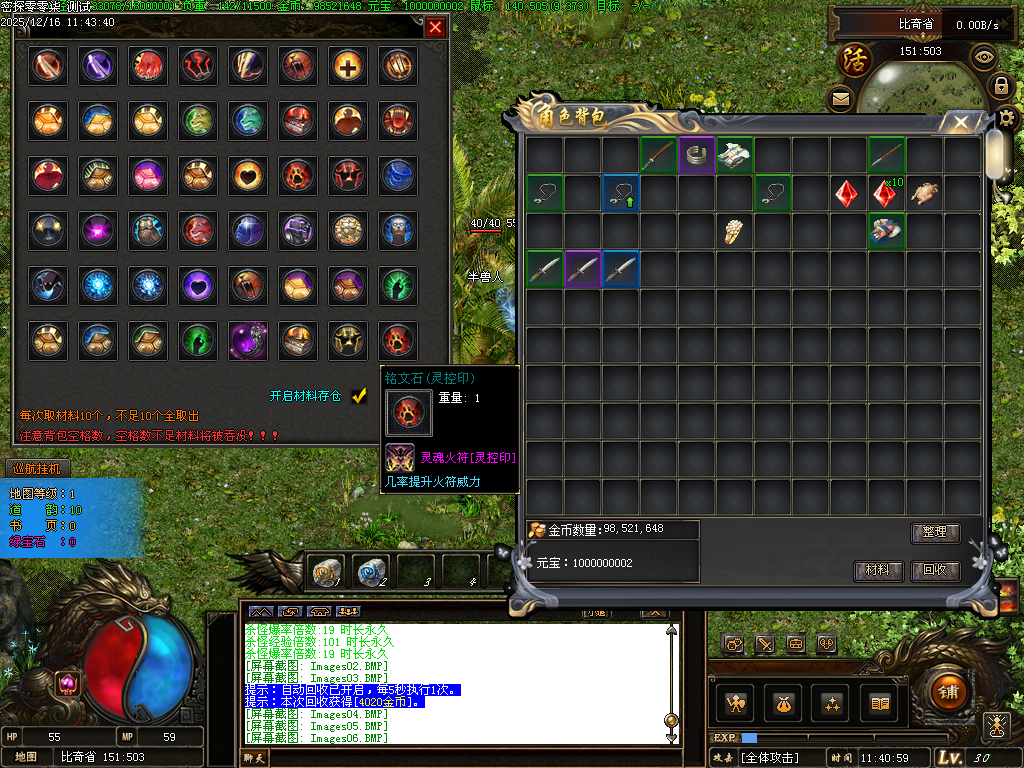
Task: Select the roast chicken item in backpack
Action: click(925, 193)
